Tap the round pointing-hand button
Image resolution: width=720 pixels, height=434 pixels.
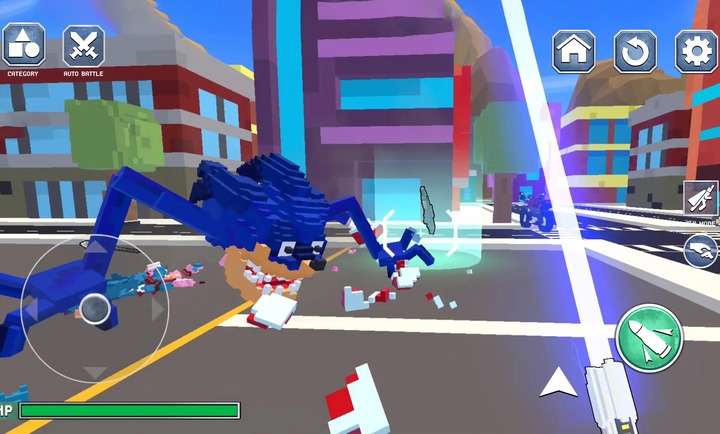[701, 251]
